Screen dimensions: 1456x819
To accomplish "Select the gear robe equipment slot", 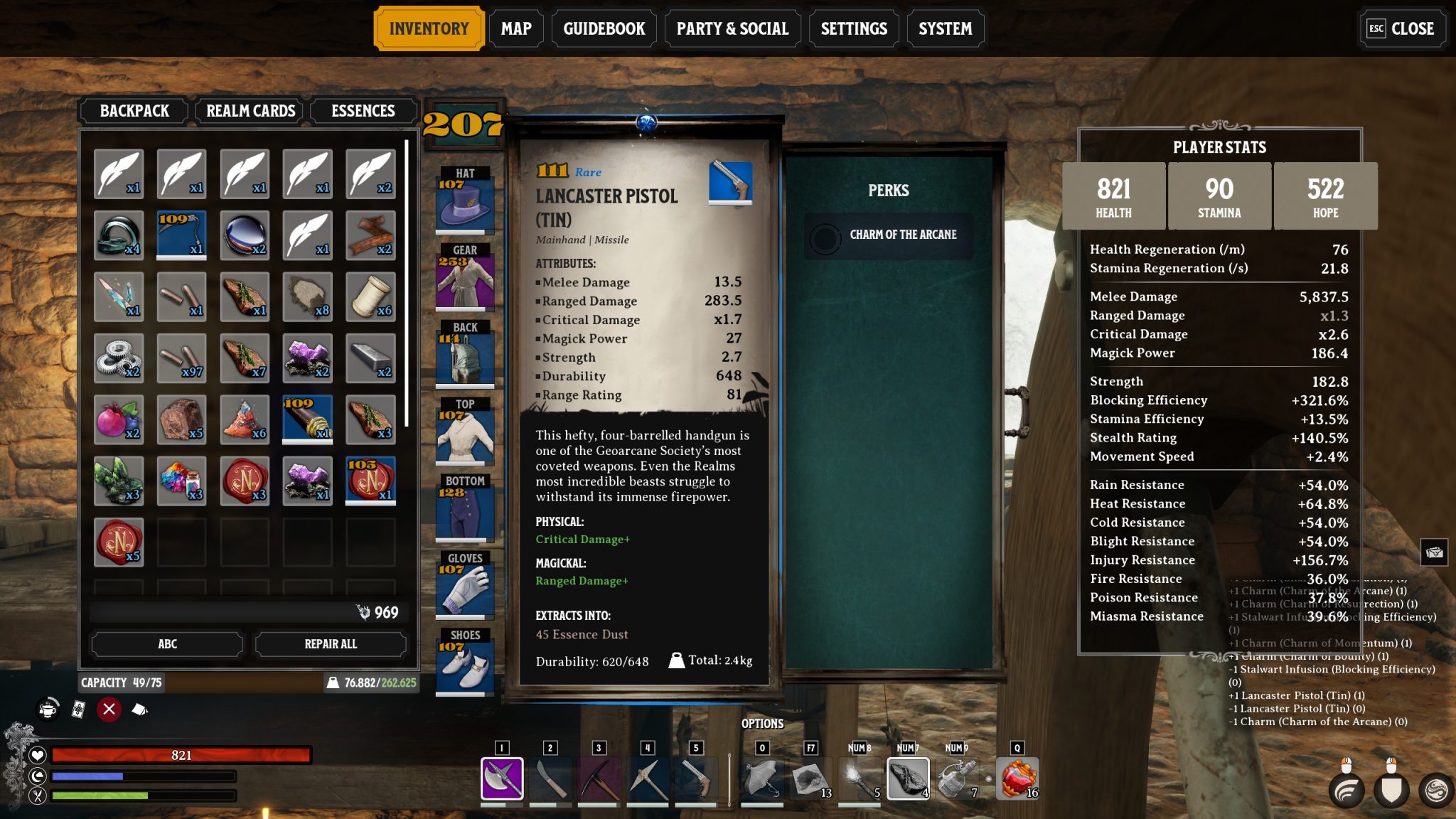I will [465, 281].
